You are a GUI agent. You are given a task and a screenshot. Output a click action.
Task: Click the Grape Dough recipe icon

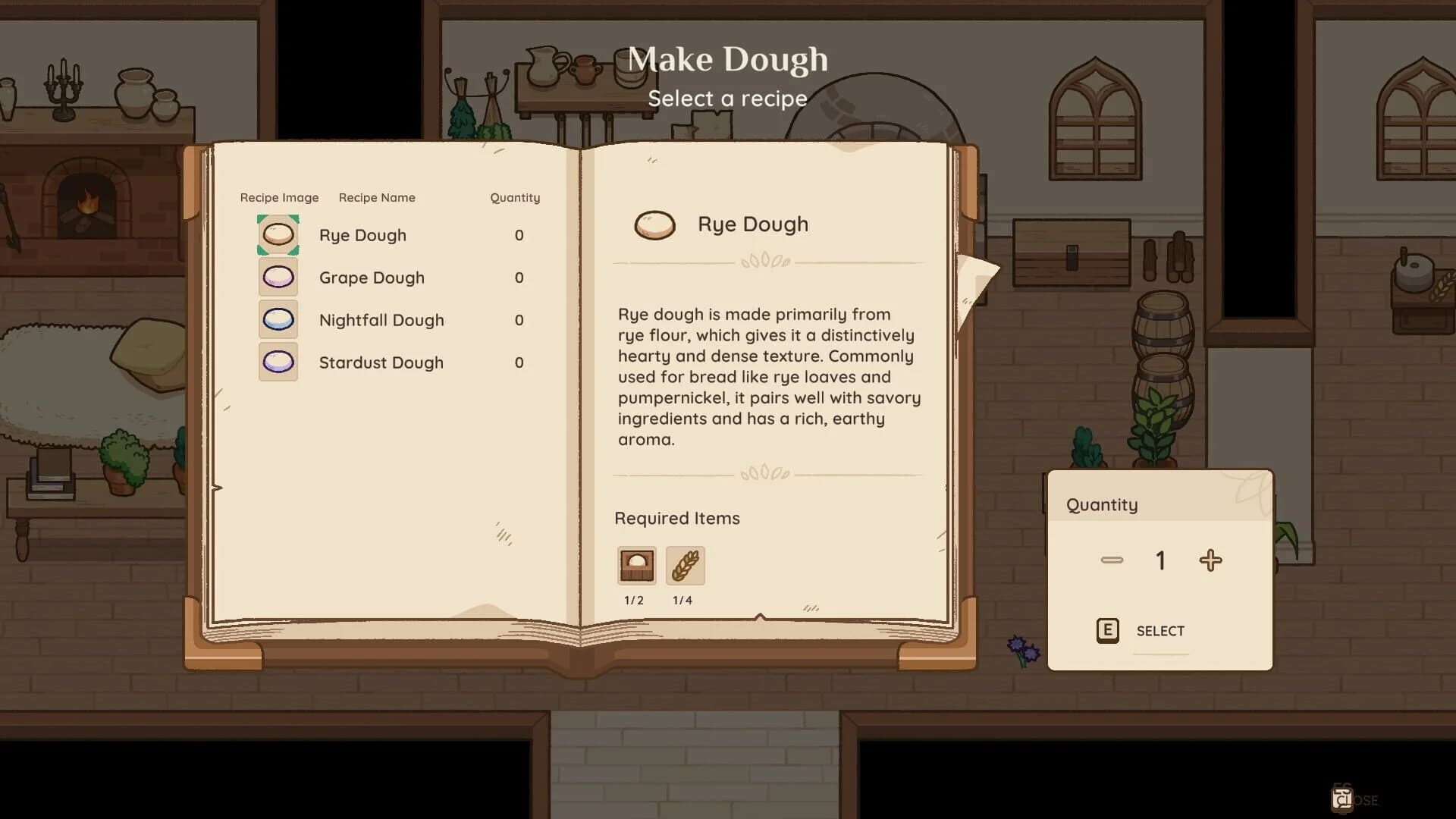(278, 278)
